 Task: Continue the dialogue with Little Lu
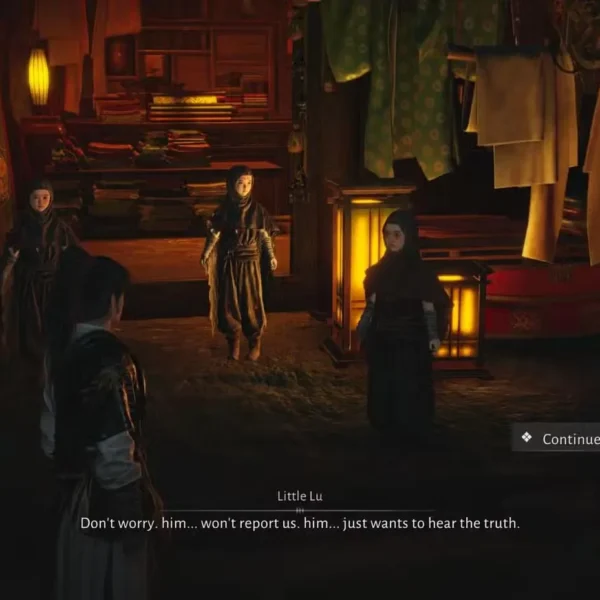coord(560,439)
